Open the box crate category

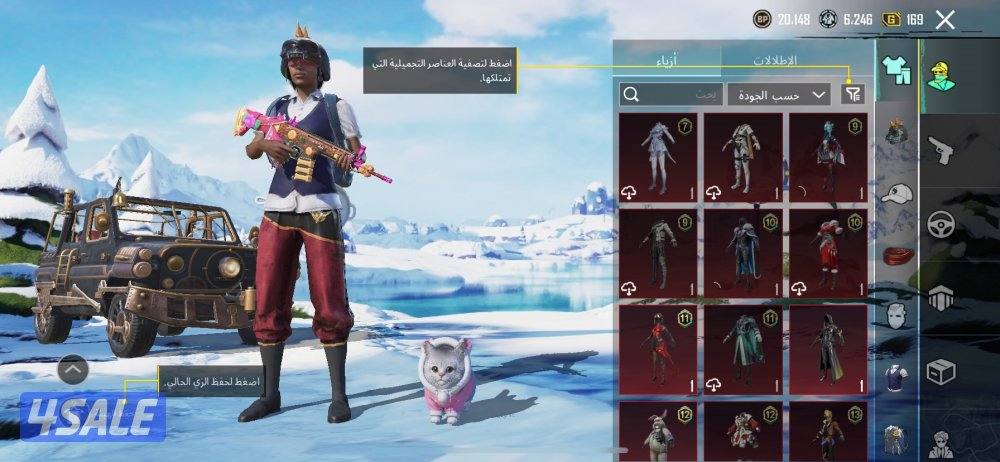pyautogui.click(x=941, y=371)
